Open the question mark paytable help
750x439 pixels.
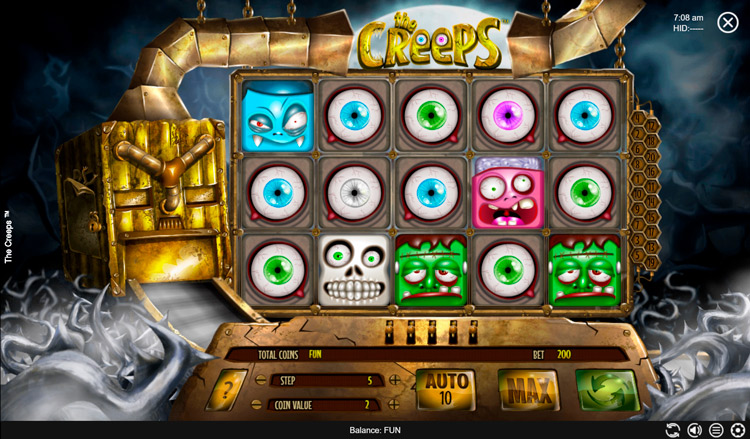click(x=226, y=390)
